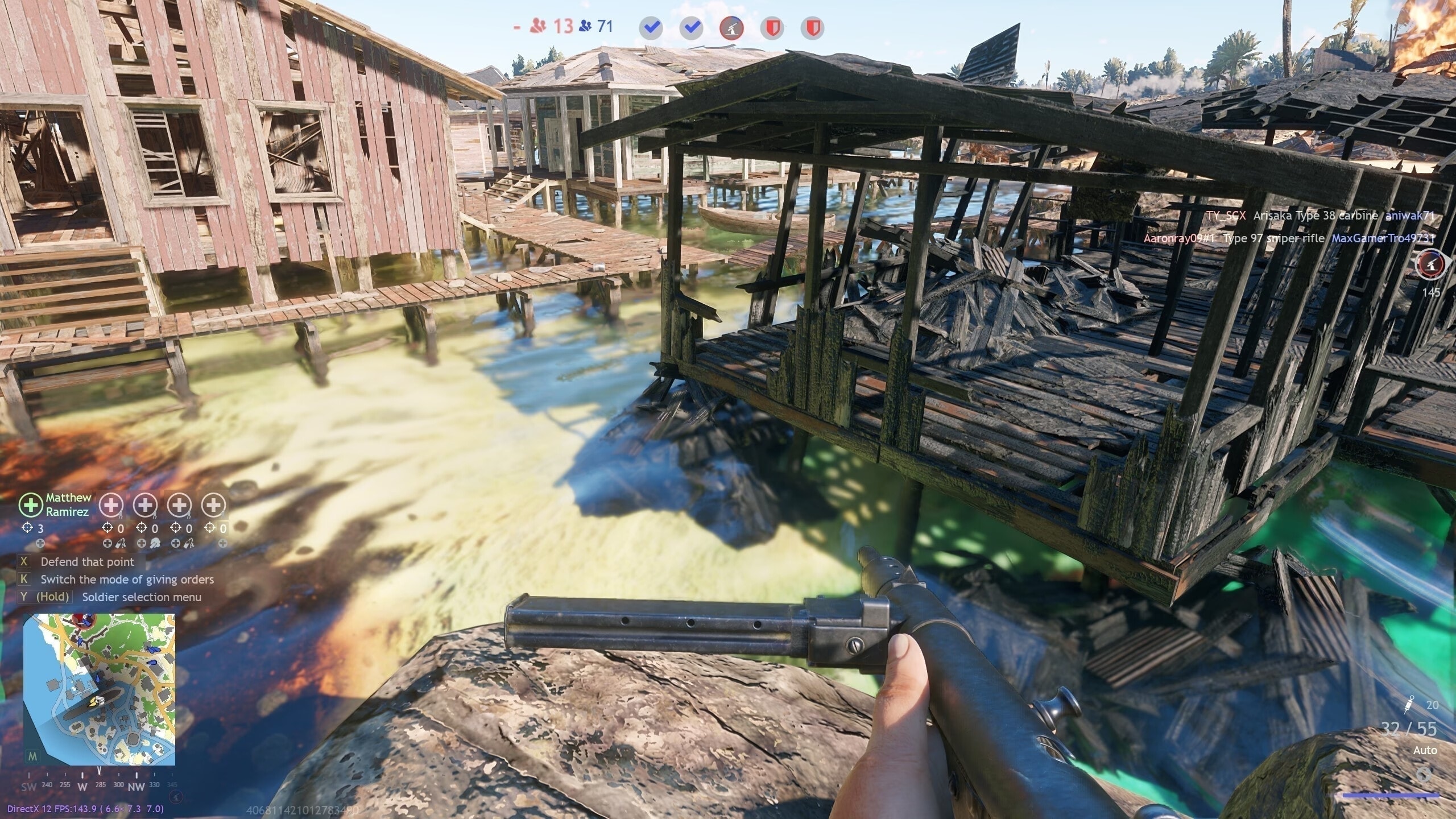
Task: Toggle the Auto fire mode indicator
Action: pyautogui.click(x=1425, y=751)
